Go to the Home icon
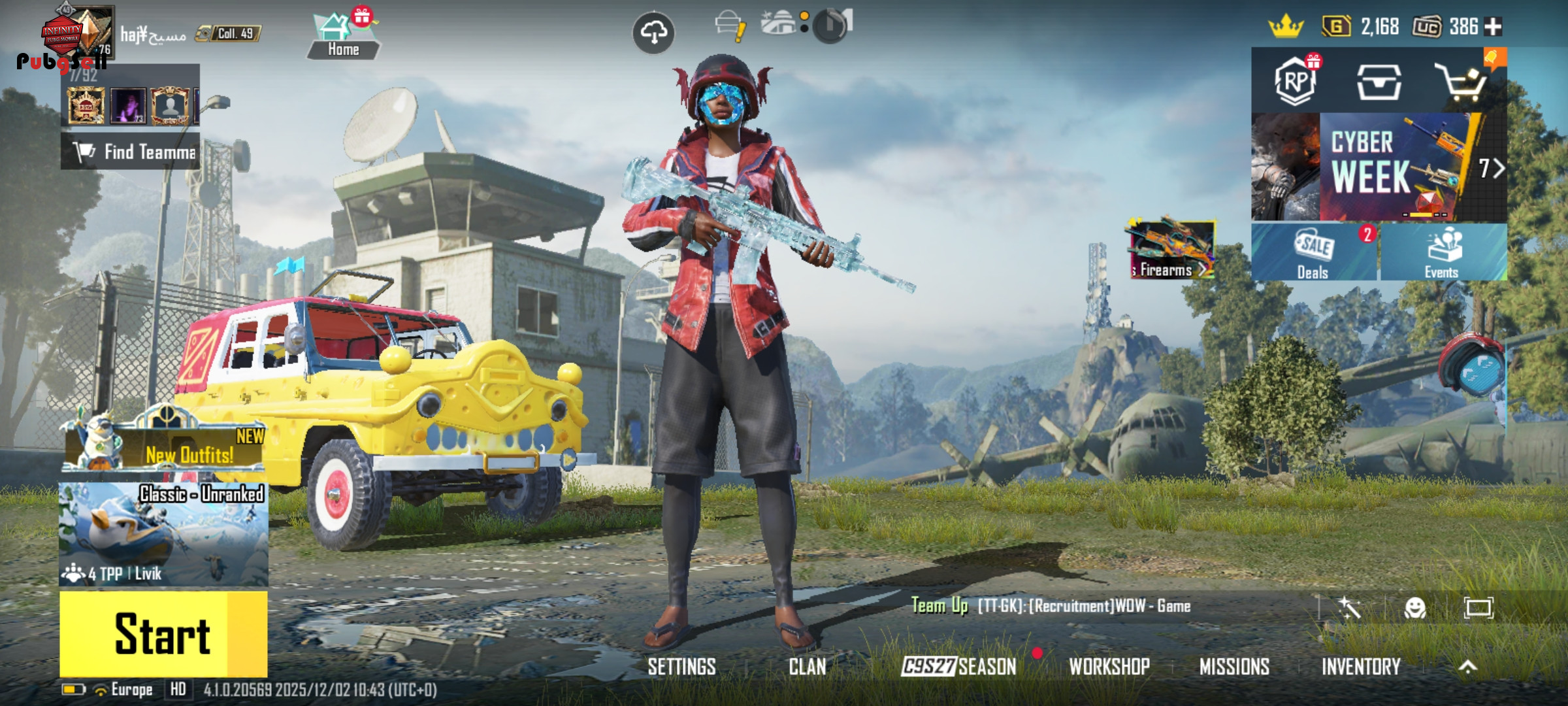This screenshot has width=1568, height=706. click(x=342, y=37)
